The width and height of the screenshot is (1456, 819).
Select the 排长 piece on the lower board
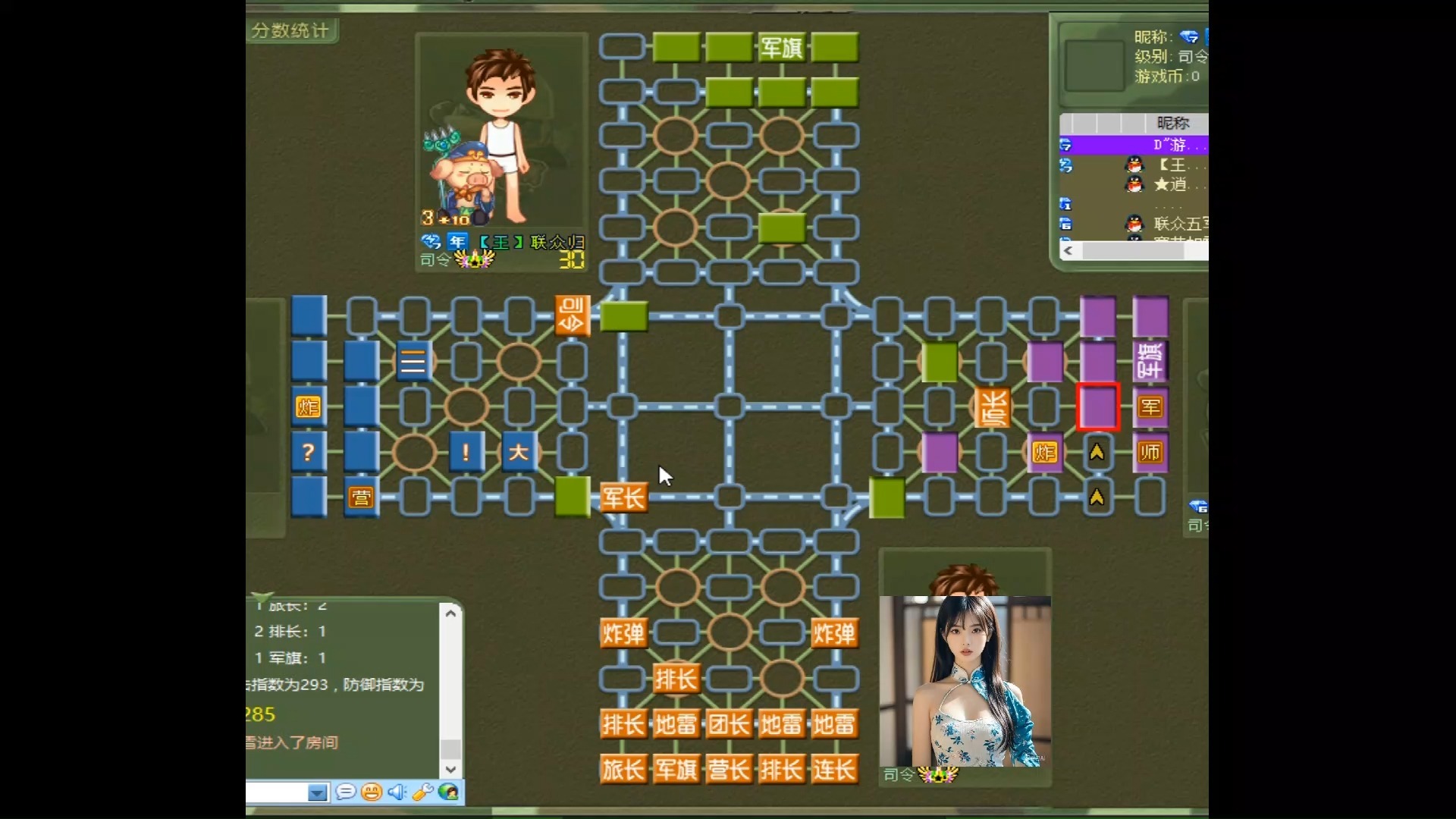click(x=676, y=678)
